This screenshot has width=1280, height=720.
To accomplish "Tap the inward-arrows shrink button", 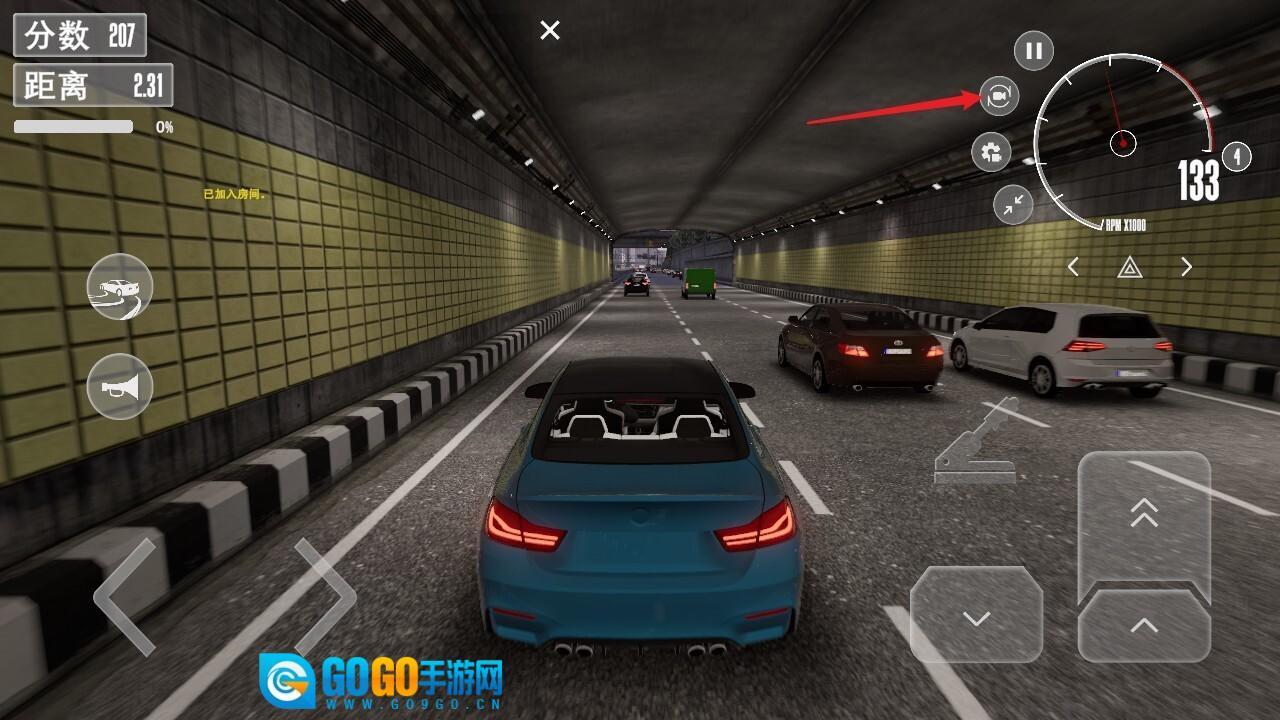I will pyautogui.click(x=1013, y=204).
